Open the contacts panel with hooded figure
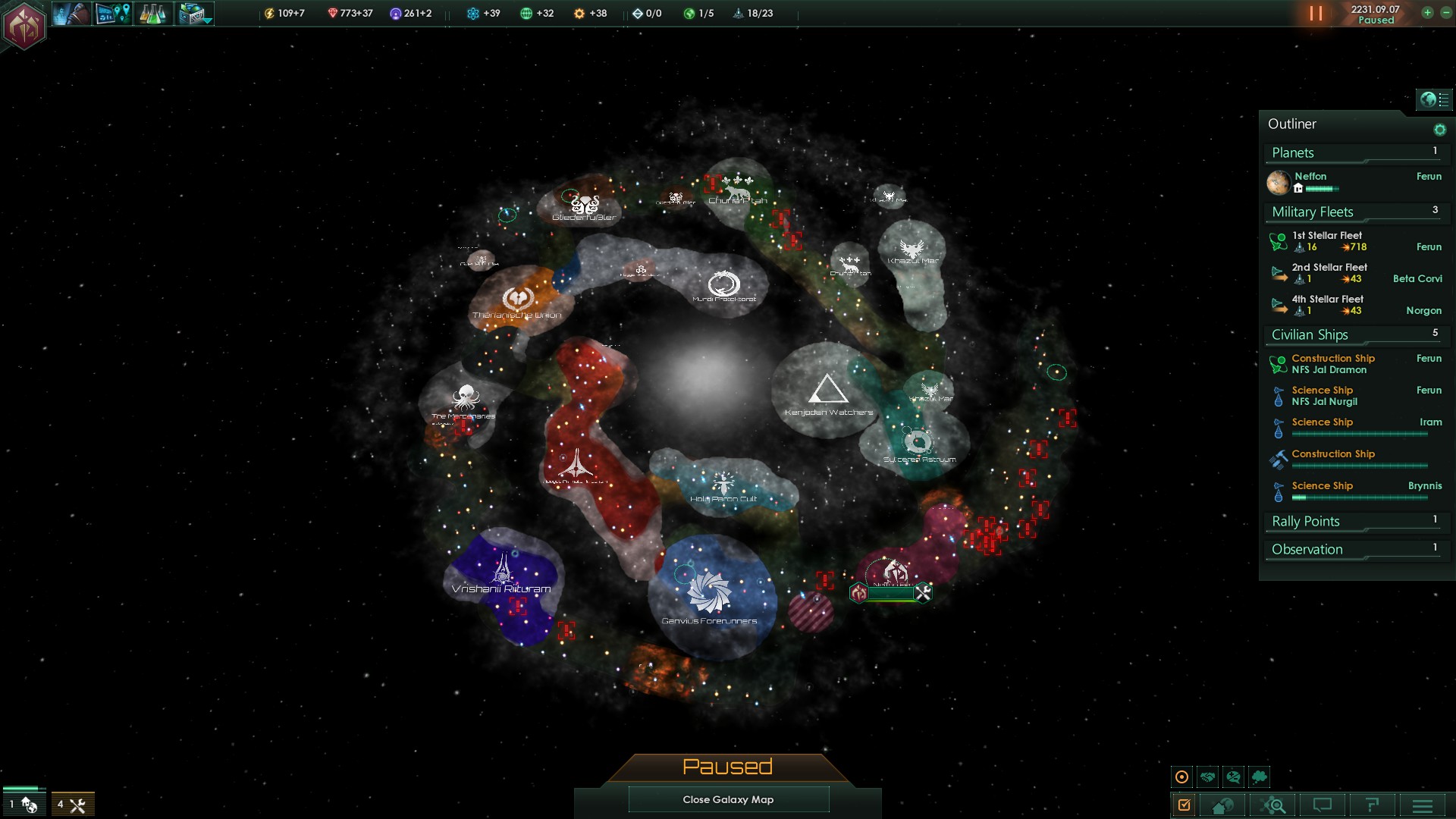 point(71,14)
